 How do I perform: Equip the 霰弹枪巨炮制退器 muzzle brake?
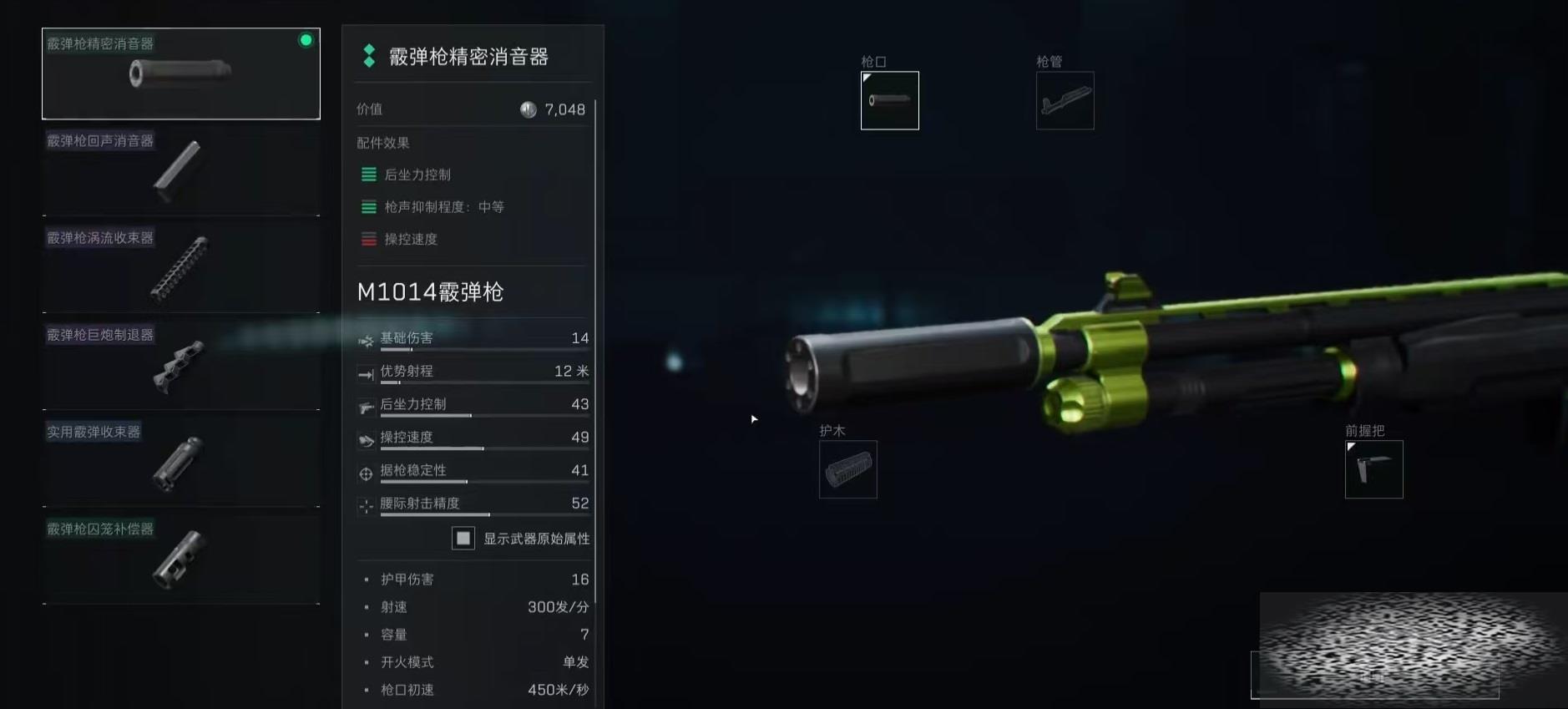[x=181, y=365]
